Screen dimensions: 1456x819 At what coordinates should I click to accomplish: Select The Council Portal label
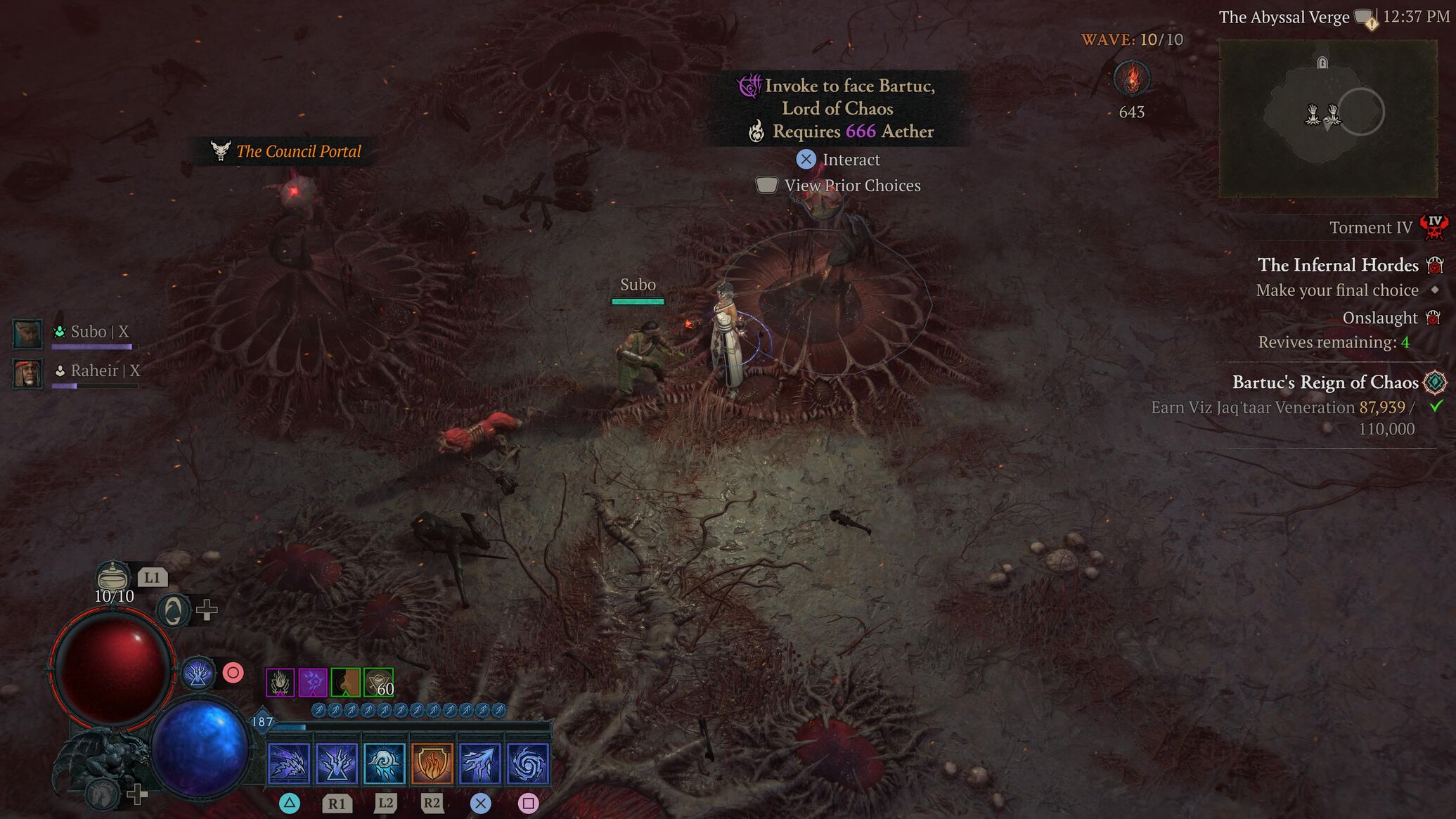point(298,151)
